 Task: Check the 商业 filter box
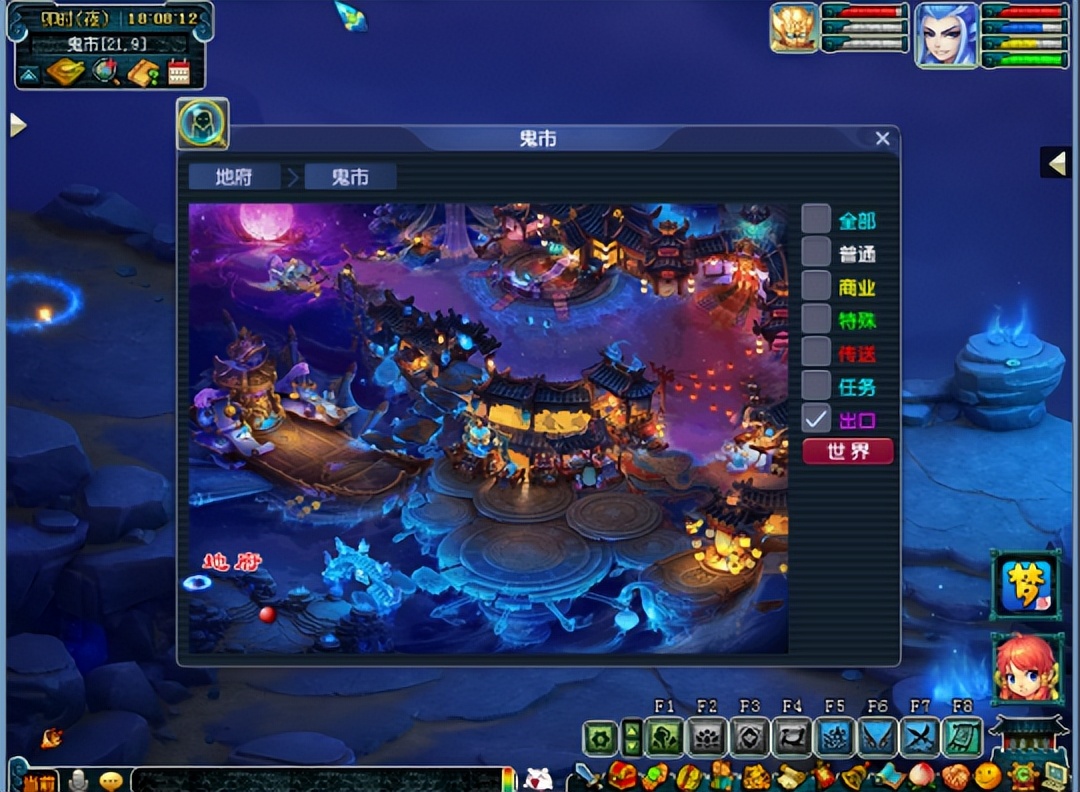click(816, 286)
